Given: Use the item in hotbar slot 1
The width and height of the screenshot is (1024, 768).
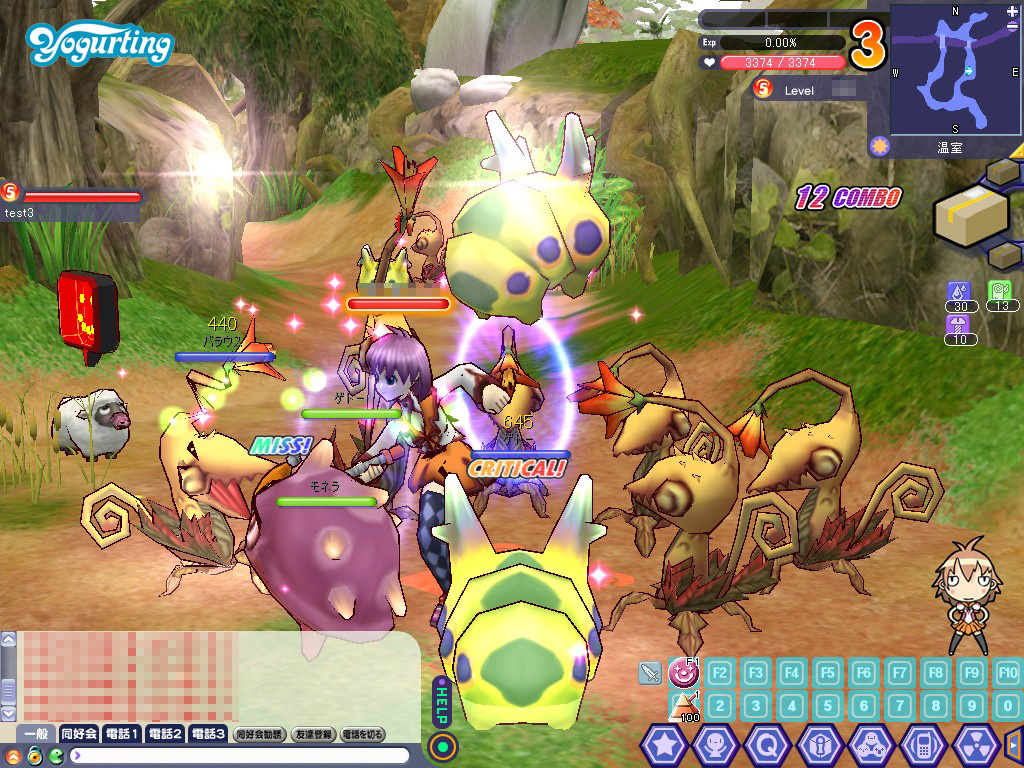Looking at the screenshot, I should coord(683,706).
